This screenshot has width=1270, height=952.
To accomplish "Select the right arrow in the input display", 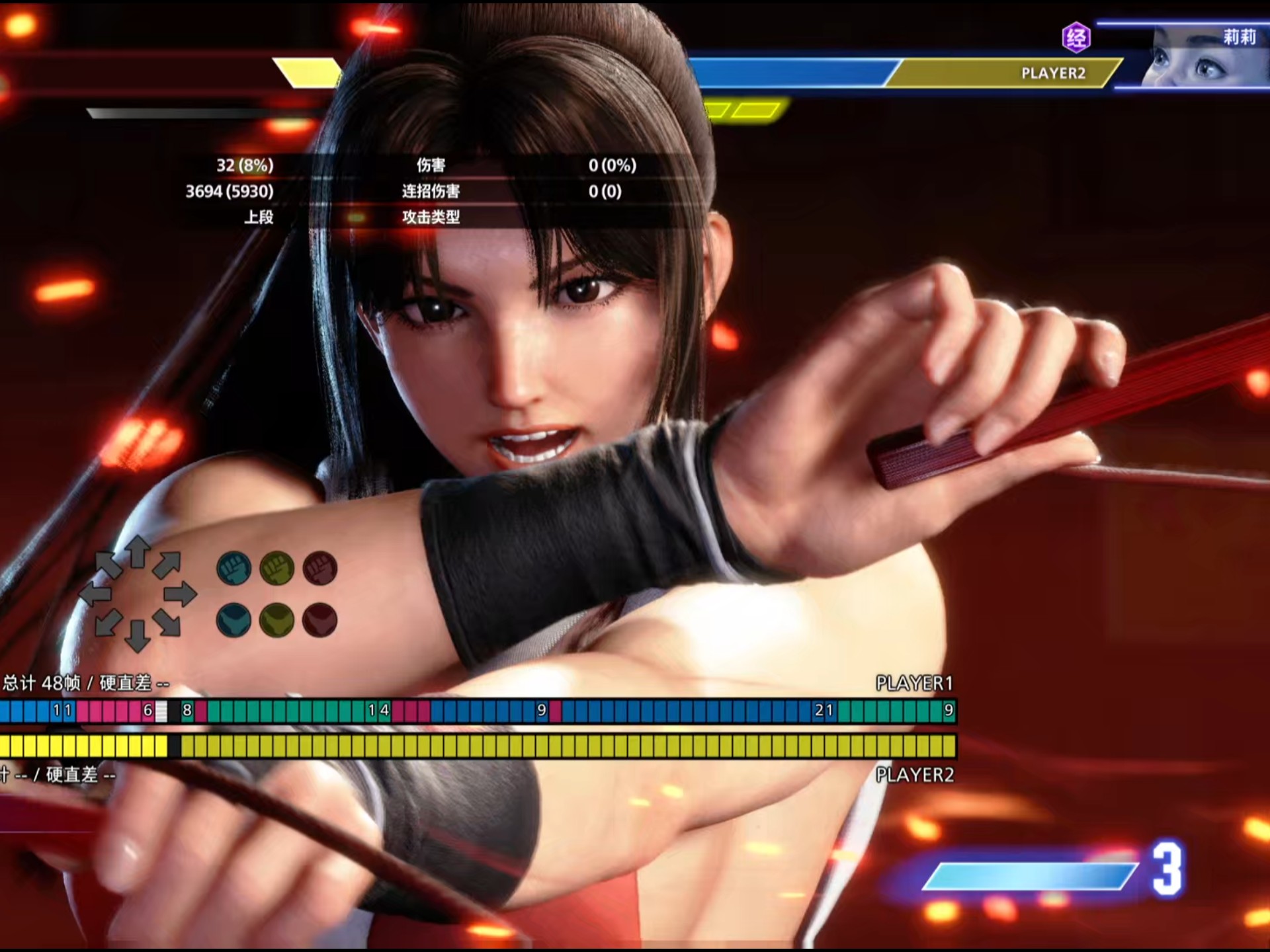I will pos(180,594).
